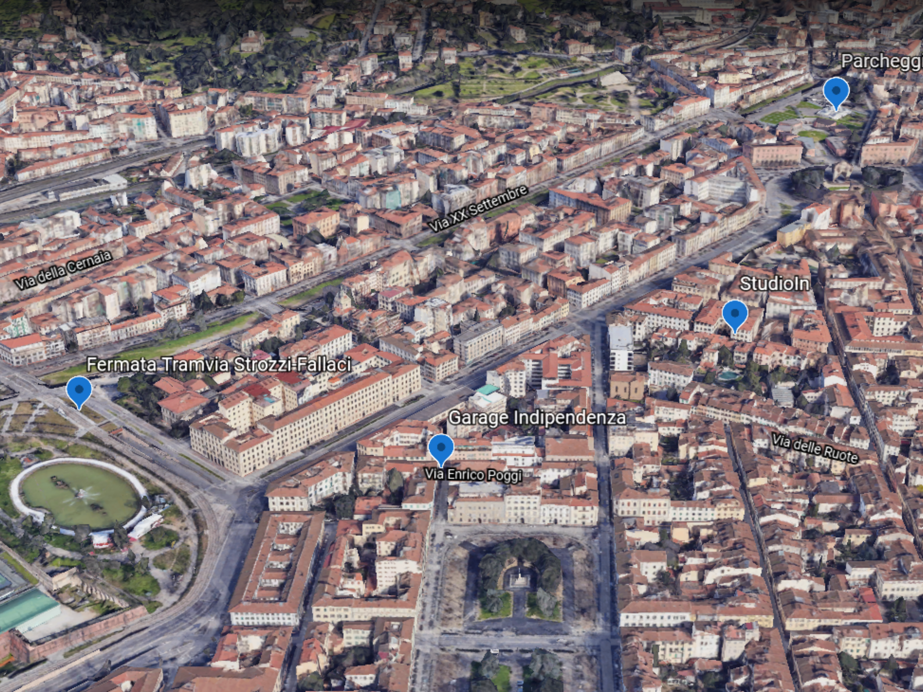This screenshot has width=923, height=692.
Task: Choose the Parcheggio pin marker
Action: pos(836,92)
